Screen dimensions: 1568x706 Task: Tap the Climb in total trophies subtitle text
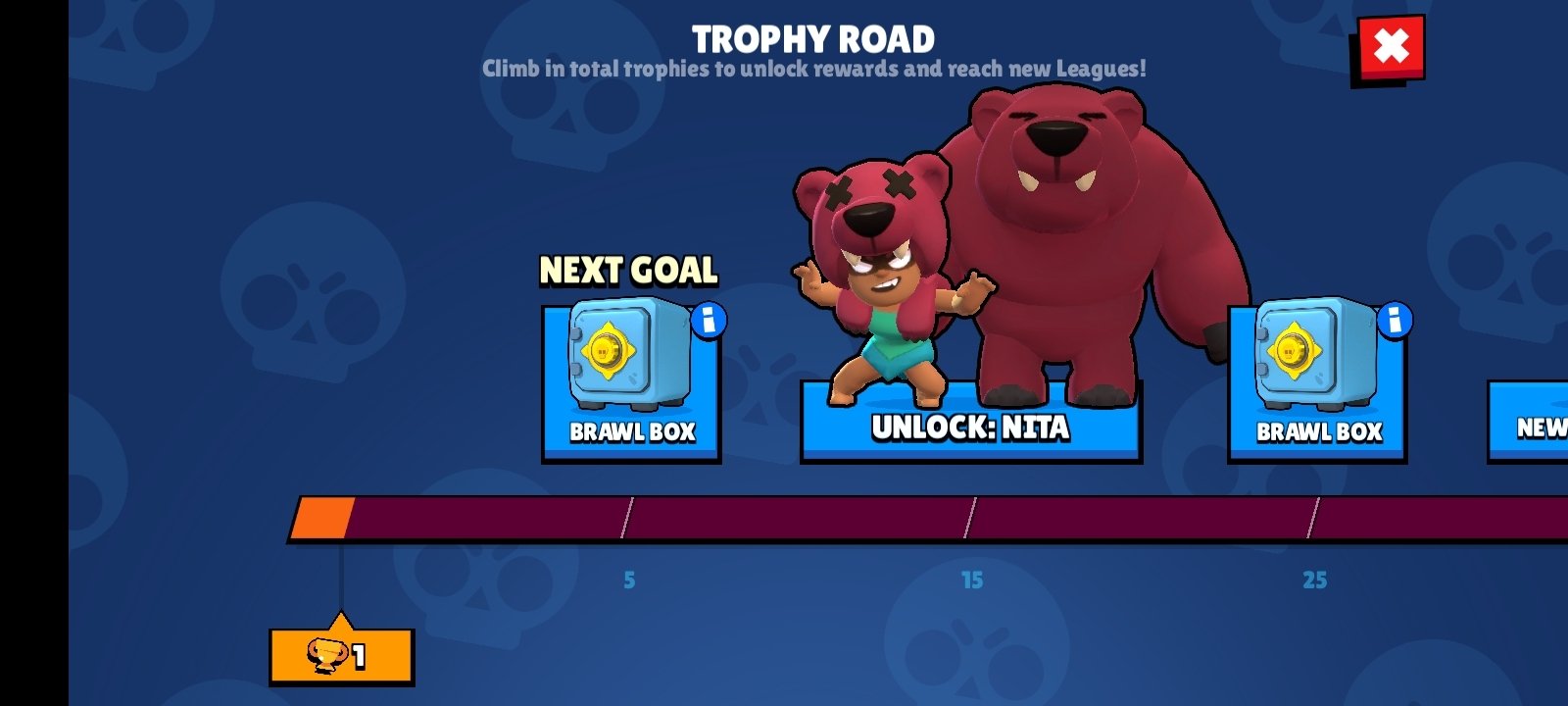[813, 69]
